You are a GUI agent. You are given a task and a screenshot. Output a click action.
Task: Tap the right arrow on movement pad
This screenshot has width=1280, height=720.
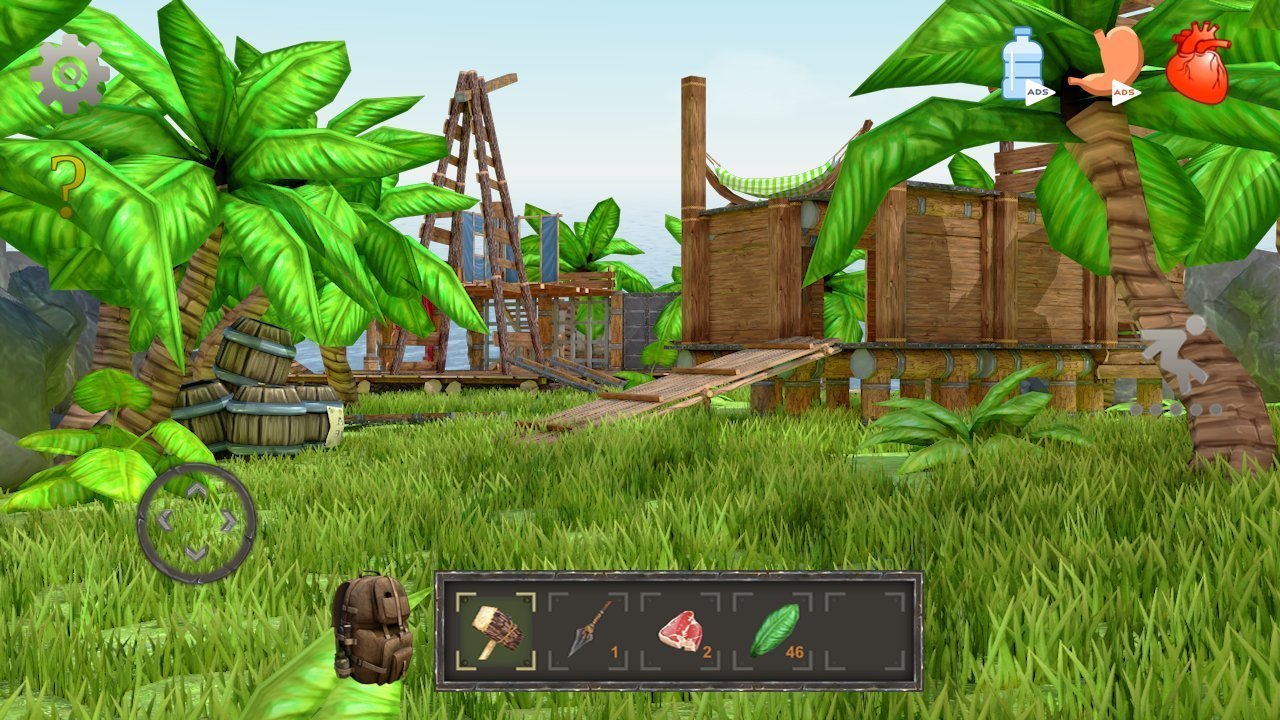[229, 521]
